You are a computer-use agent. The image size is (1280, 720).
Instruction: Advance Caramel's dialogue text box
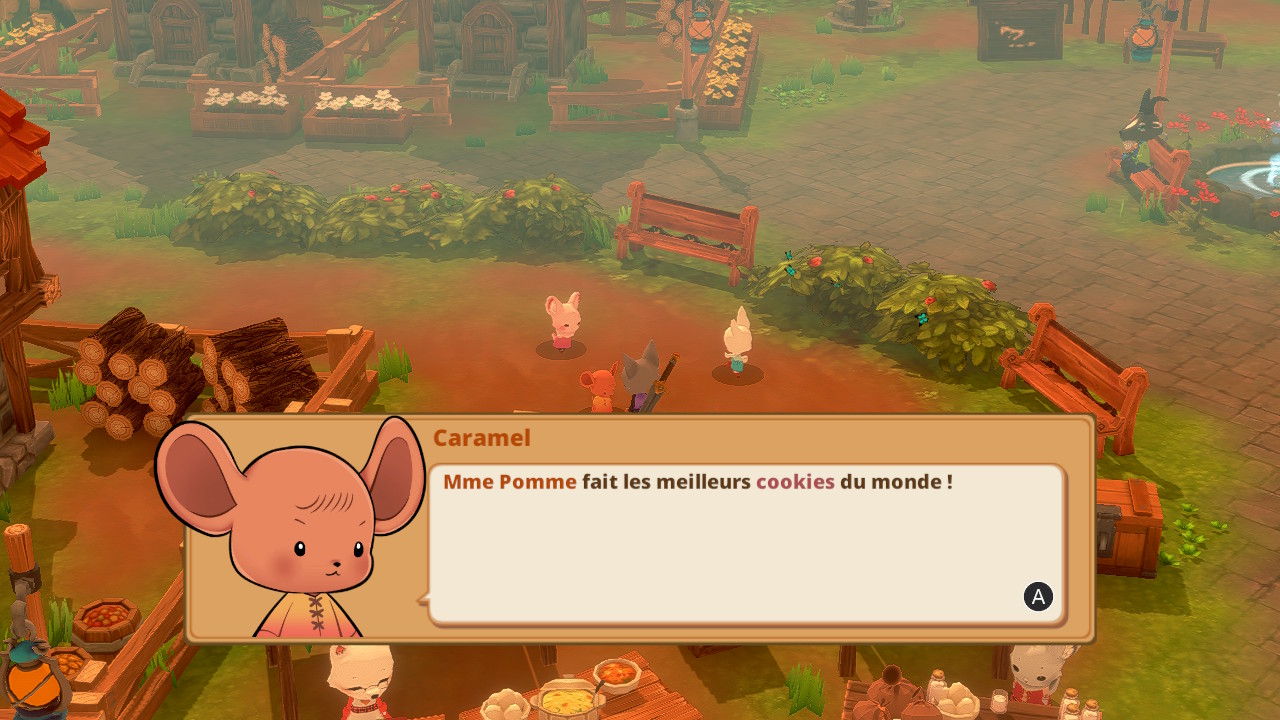[x=1038, y=597]
